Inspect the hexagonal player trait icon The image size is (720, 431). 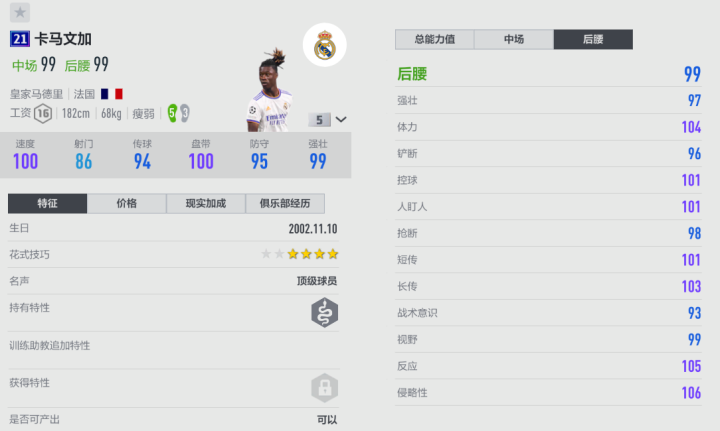coord(323,314)
